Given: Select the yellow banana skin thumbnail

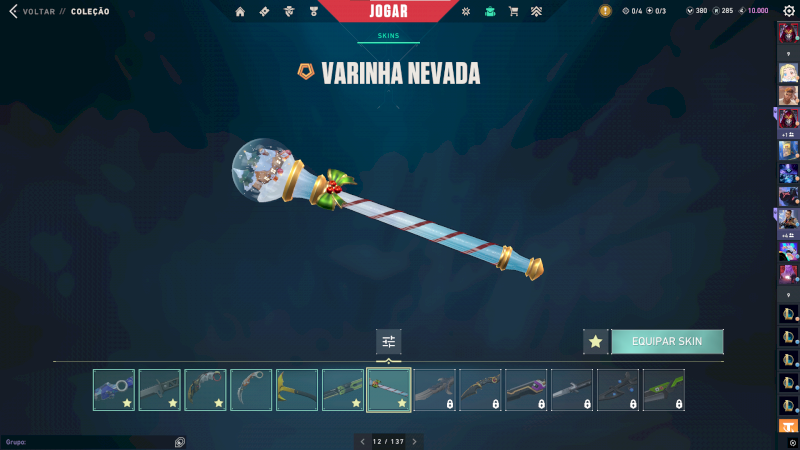Looking at the screenshot, I should click(x=297, y=390).
